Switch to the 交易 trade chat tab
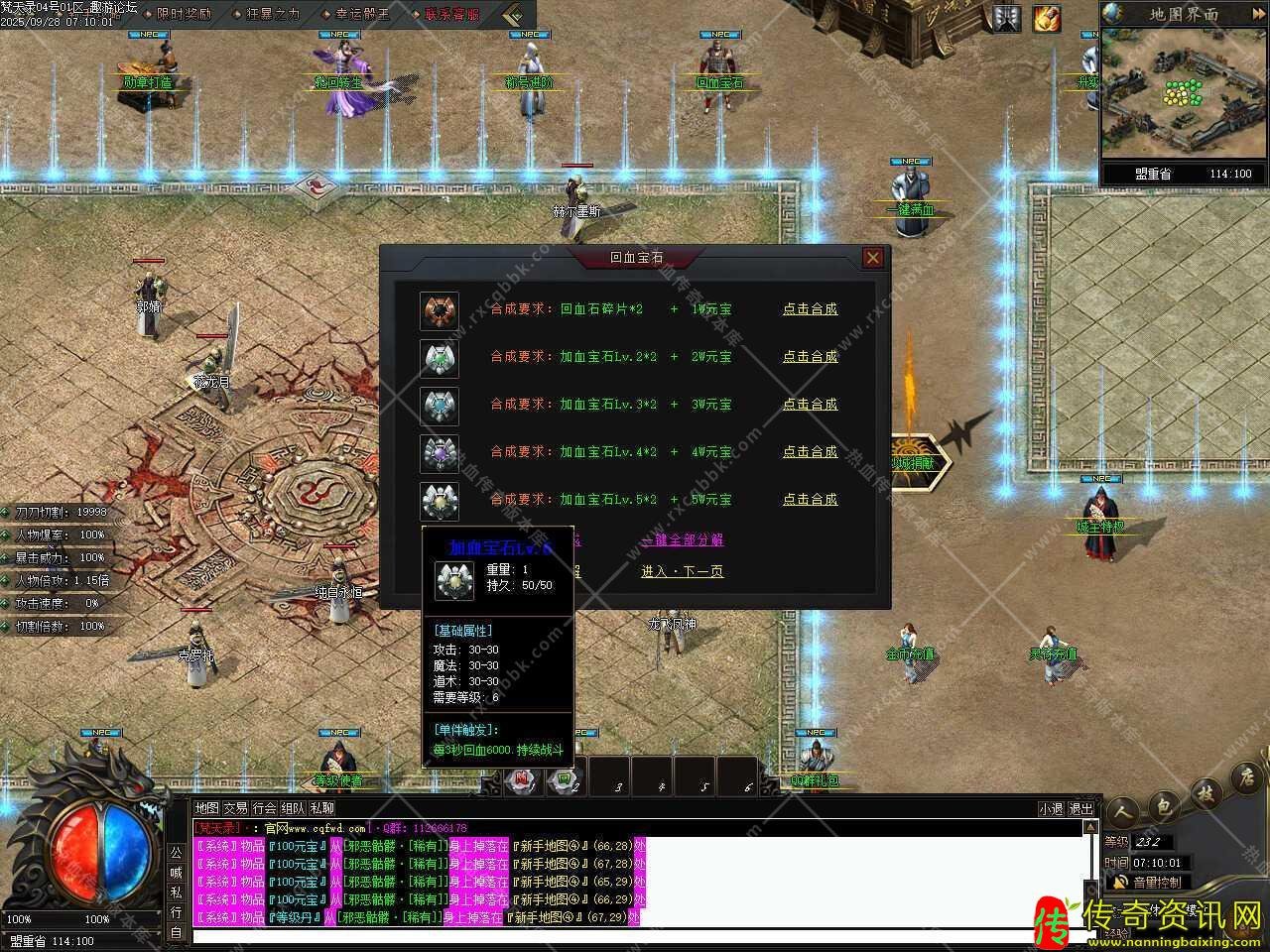1270x952 pixels. pyautogui.click(x=235, y=808)
